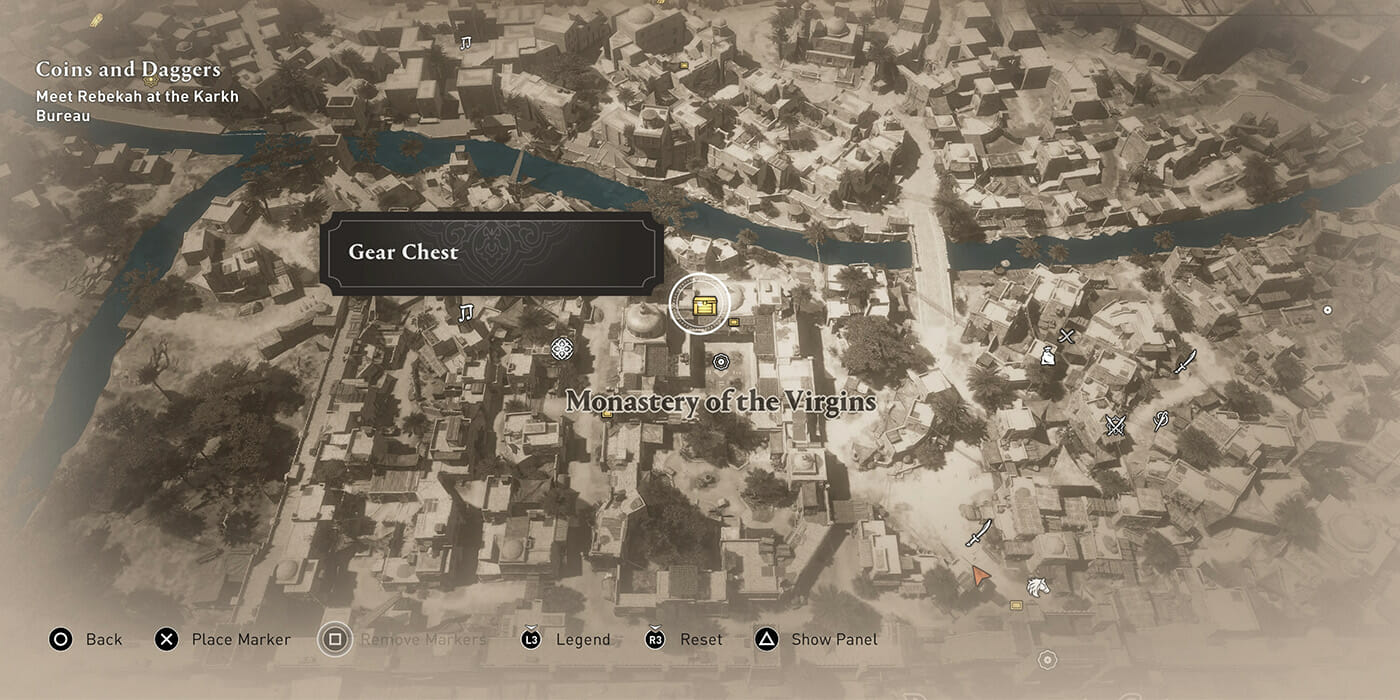Click the X-shaped map marker
The image size is (1400, 700).
(x=1067, y=336)
